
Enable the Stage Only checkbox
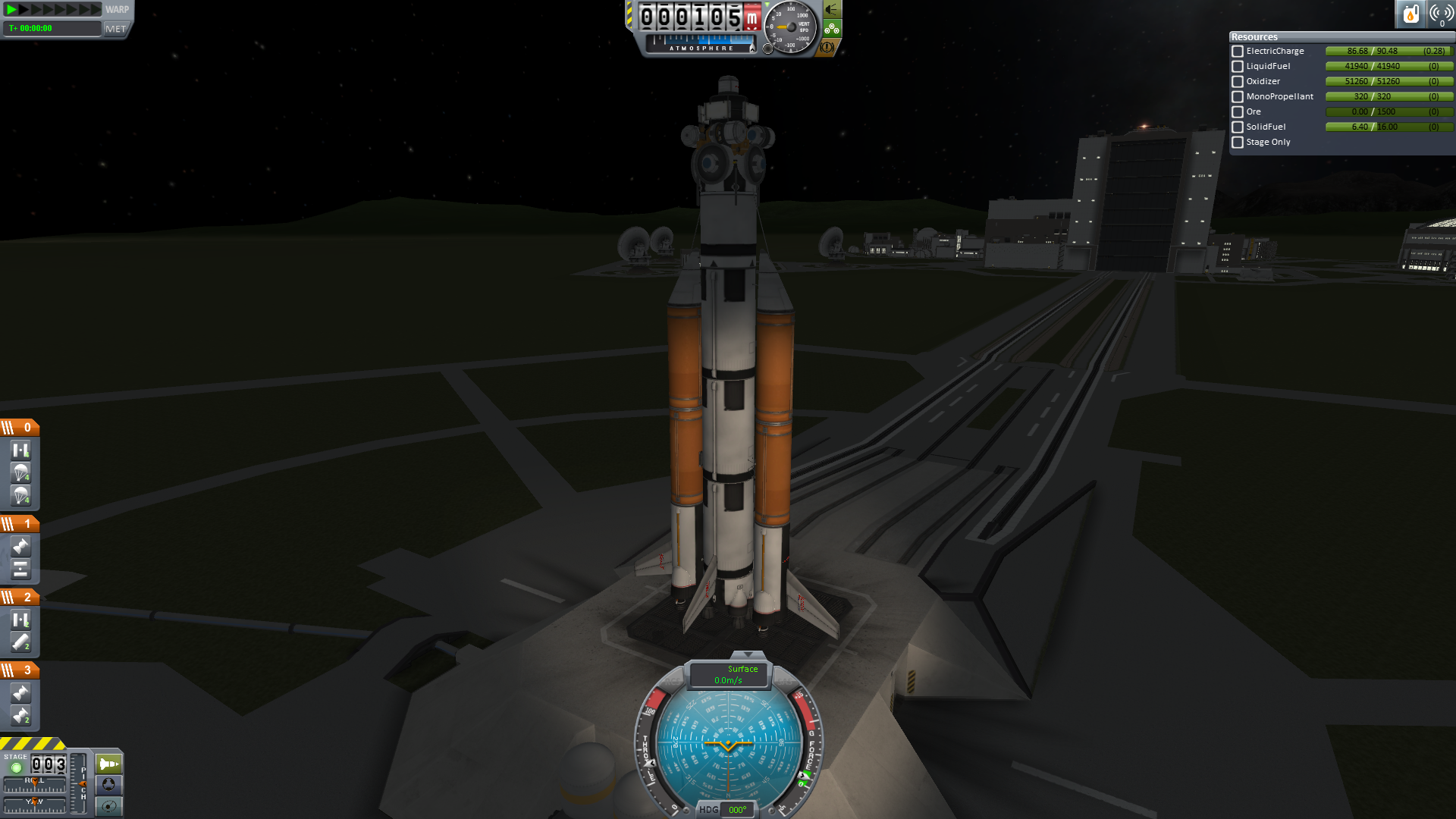(x=1238, y=143)
